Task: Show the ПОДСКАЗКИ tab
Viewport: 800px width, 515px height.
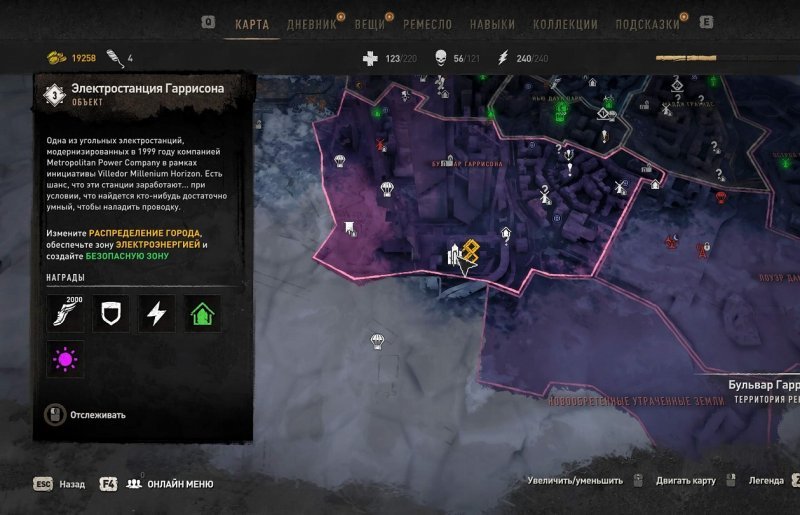Action: (x=646, y=24)
